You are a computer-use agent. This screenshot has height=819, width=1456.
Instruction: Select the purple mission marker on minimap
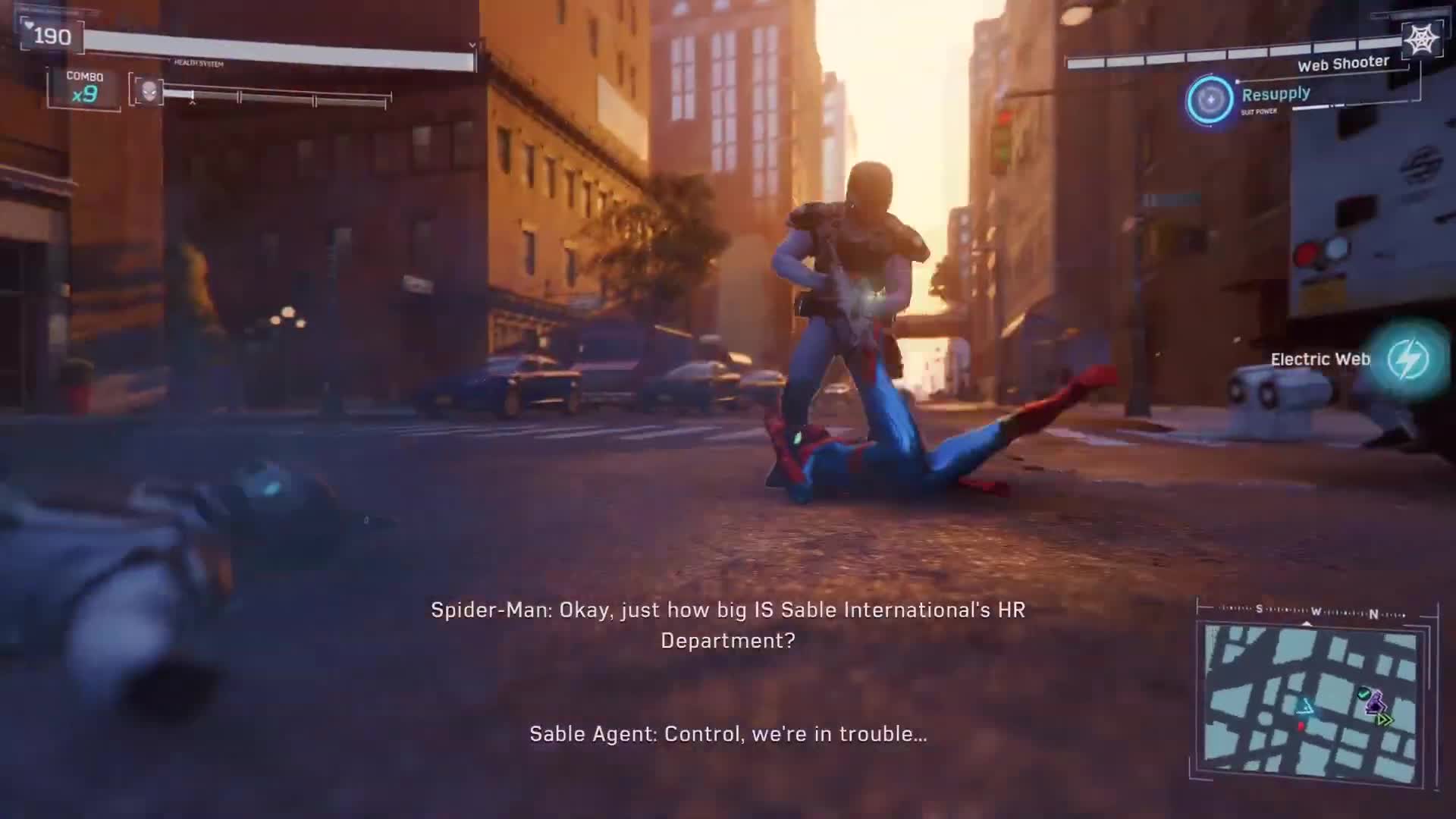1376,703
